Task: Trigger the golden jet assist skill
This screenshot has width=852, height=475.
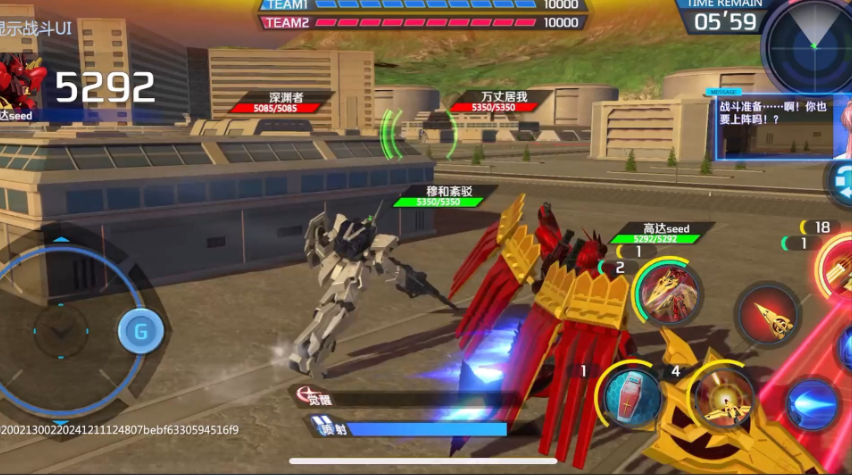Action: pos(722,397)
